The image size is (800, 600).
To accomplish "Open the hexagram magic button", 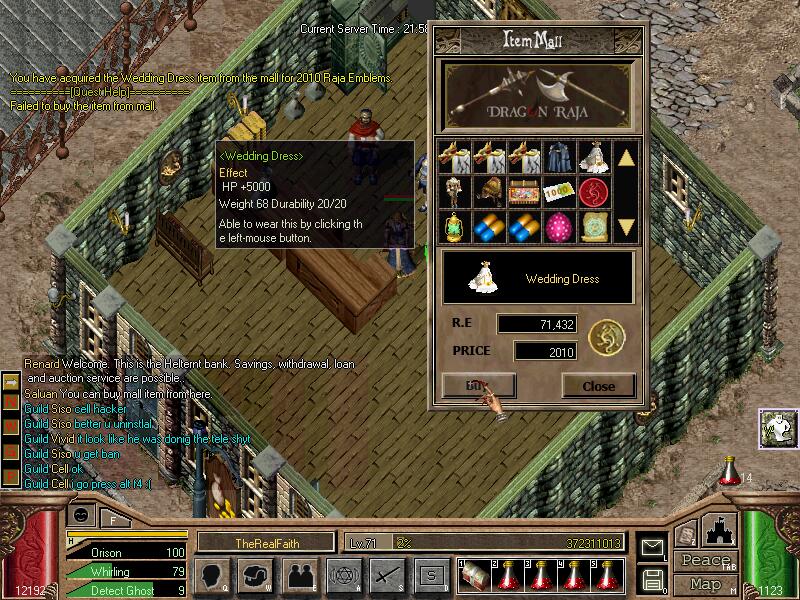I will click(343, 575).
